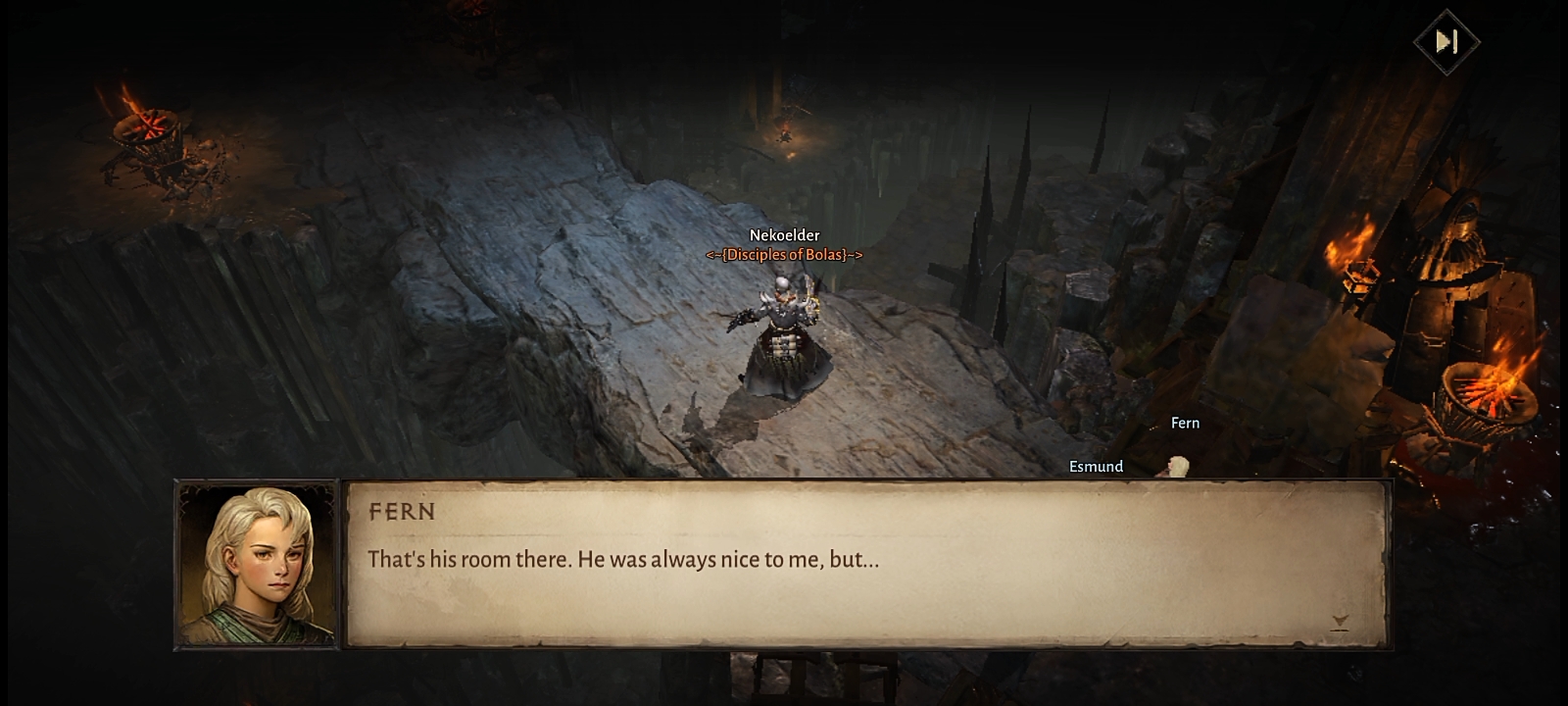This screenshot has height=706, width=1568.
Task: Skip the cutscene with the skip button
Action: point(1446,41)
